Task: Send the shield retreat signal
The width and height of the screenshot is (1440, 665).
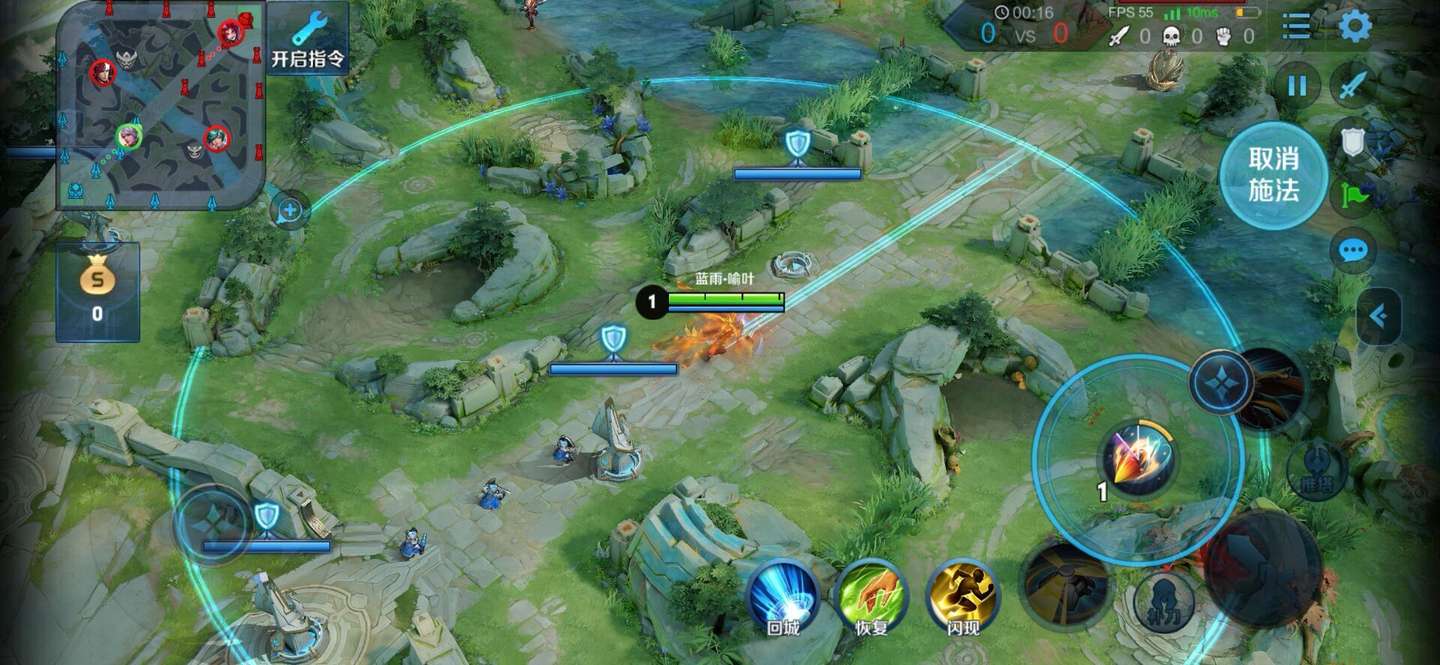Action: pos(1353,142)
